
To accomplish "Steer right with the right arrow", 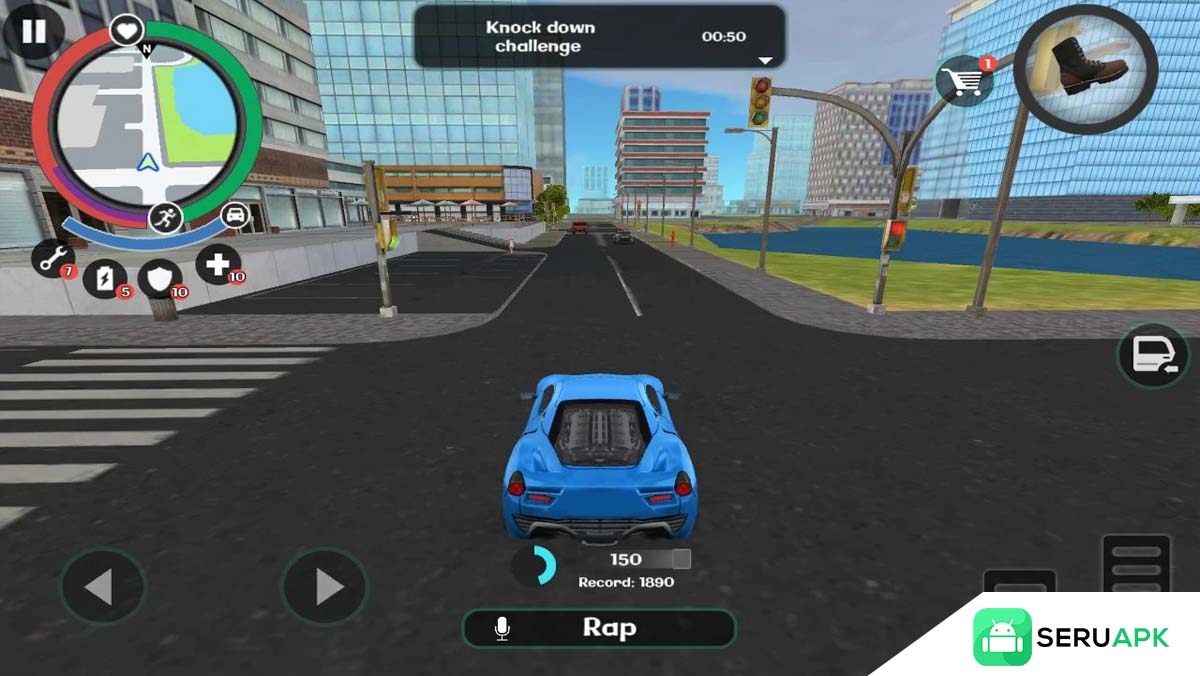I will point(324,587).
